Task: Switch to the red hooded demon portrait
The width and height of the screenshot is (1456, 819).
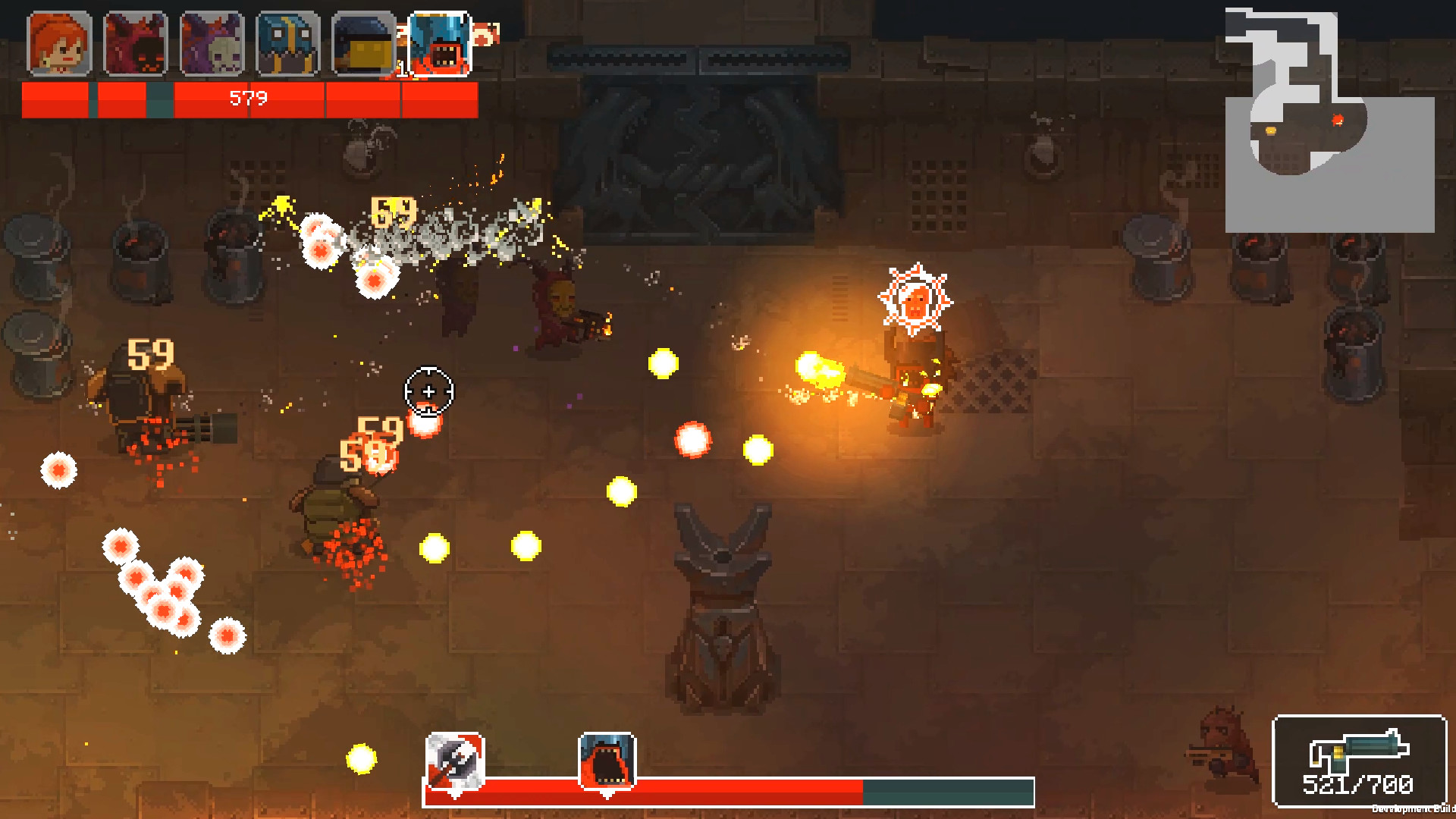Action: (x=135, y=44)
